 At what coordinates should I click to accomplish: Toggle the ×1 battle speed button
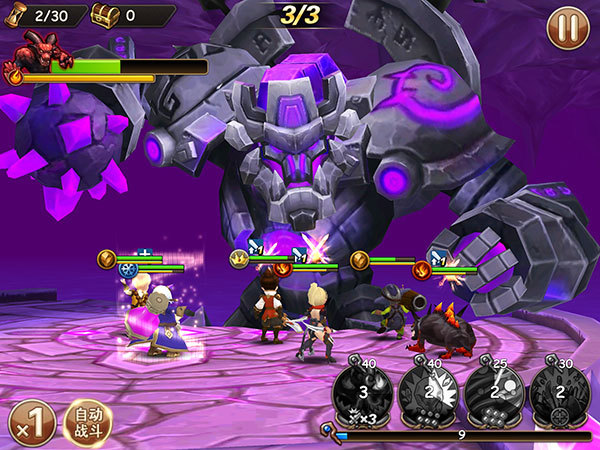point(31,423)
